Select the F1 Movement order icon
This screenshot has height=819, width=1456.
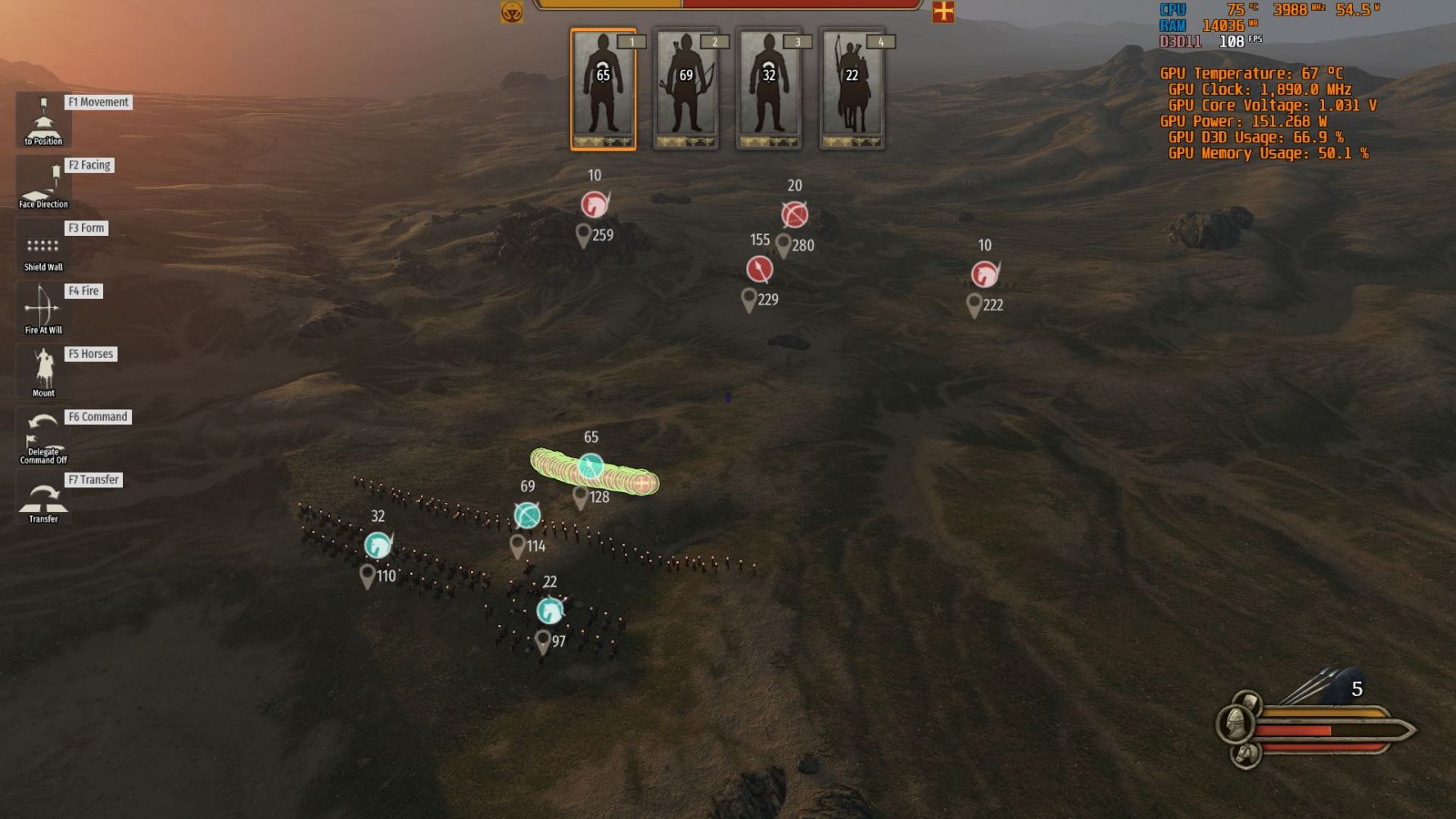click(x=43, y=120)
